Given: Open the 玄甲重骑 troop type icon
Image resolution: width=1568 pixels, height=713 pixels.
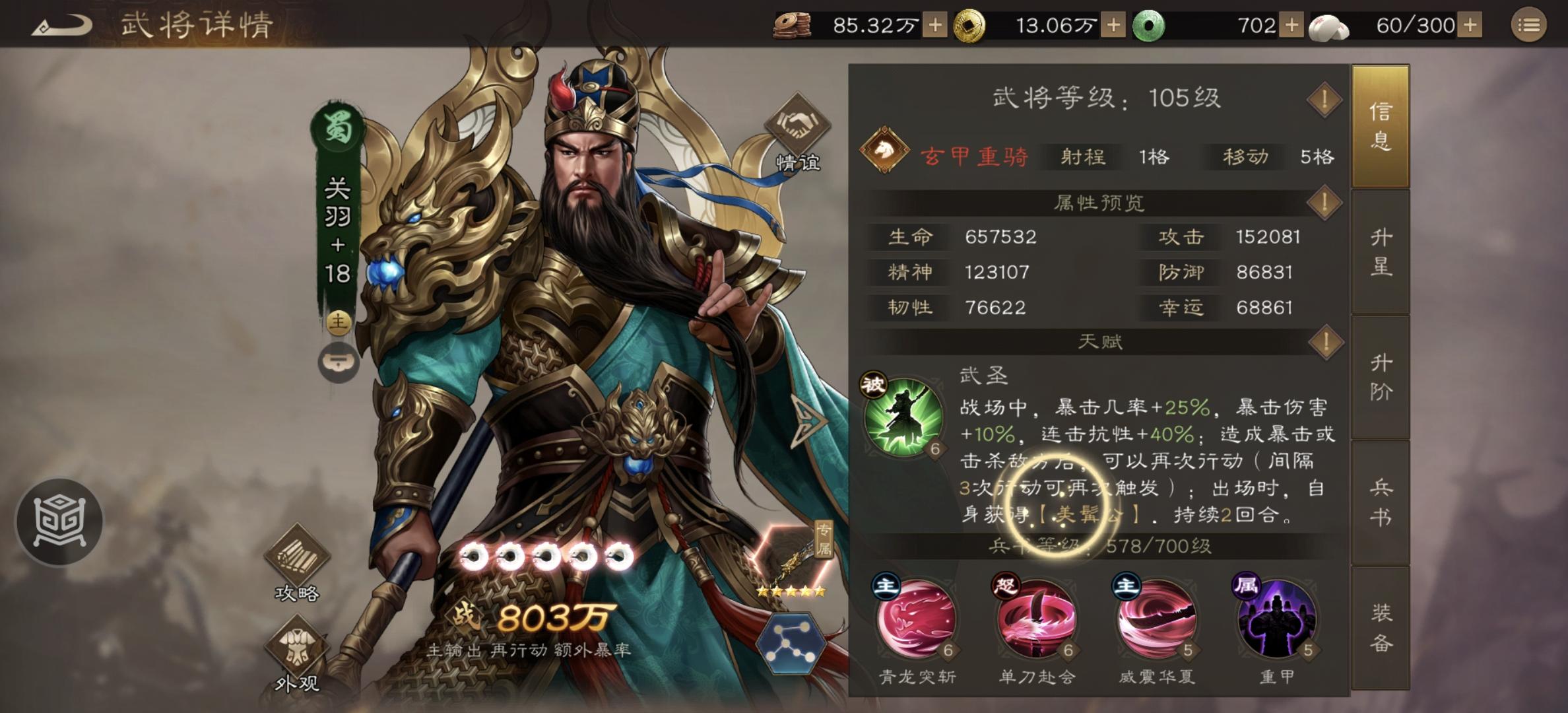Looking at the screenshot, I should click(885, 149).
